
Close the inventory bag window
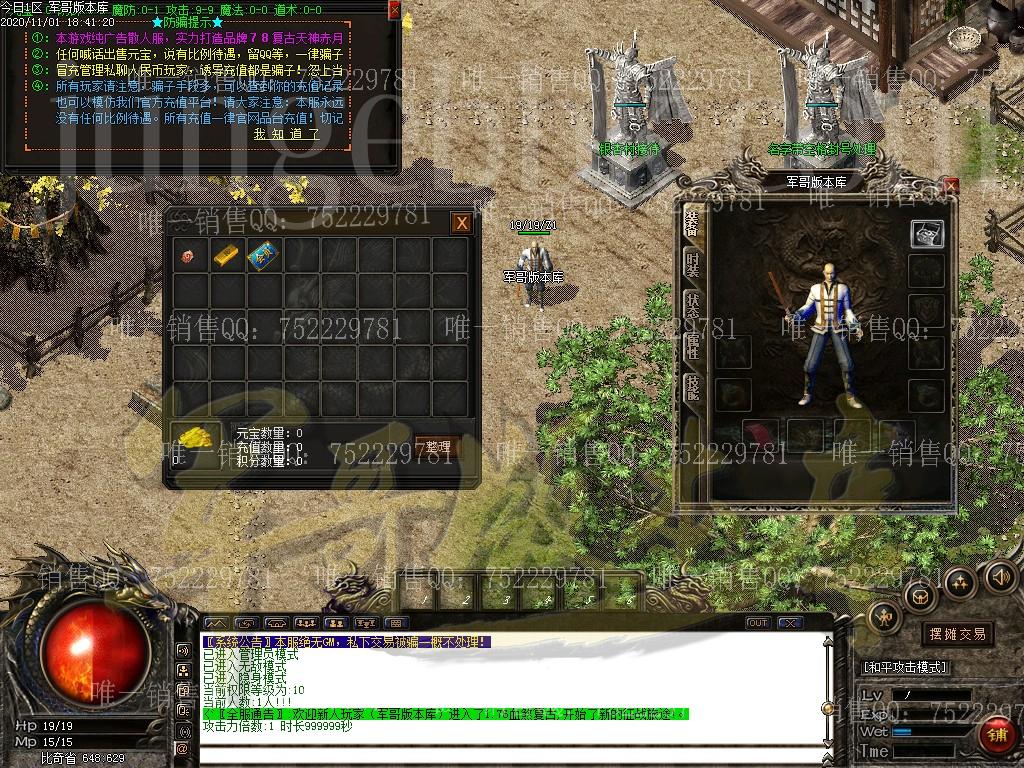click(x=461, y=223)
